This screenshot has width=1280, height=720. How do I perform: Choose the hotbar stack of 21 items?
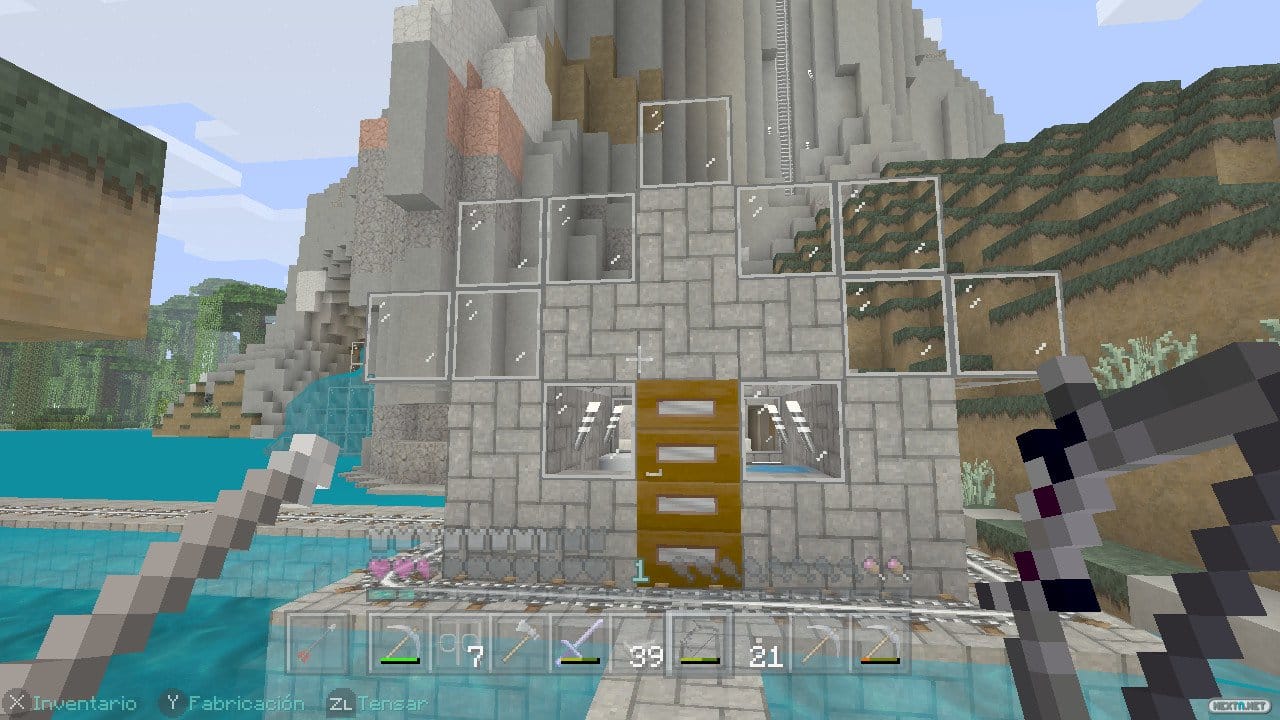pyautogui.click(x=761, y=643)
